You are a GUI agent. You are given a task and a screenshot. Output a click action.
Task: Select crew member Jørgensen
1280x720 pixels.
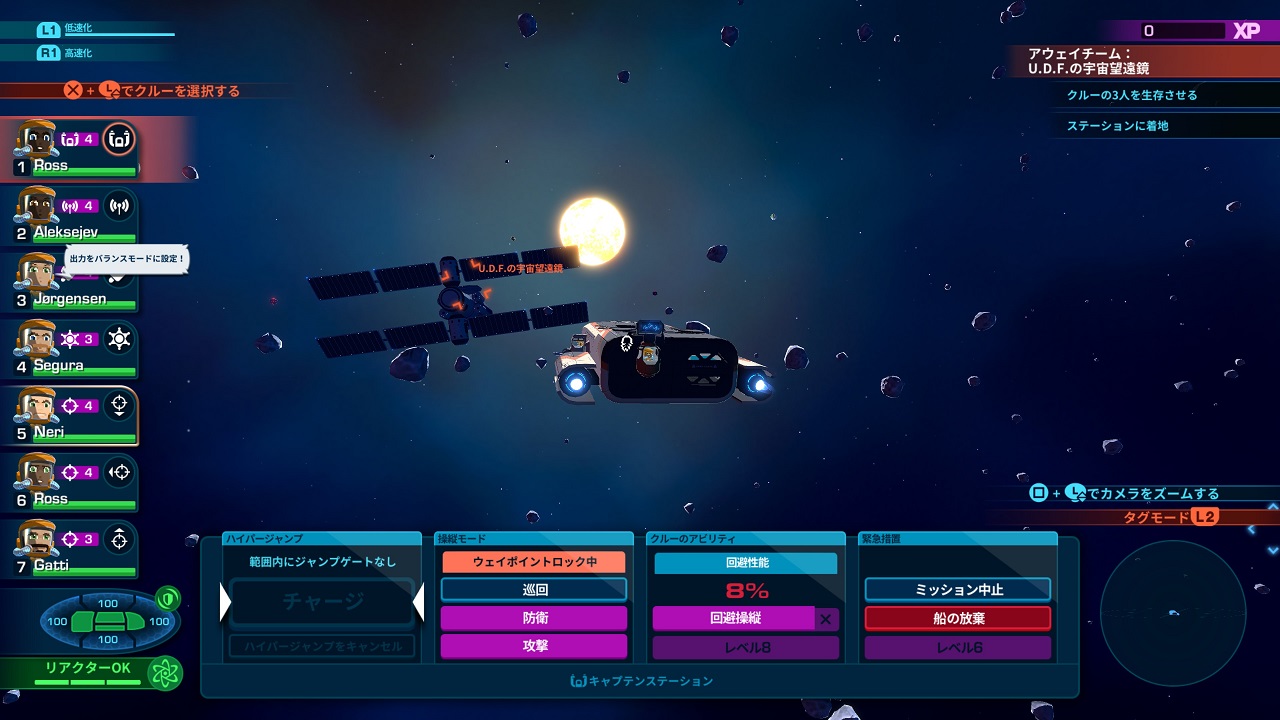pos(70,283)
